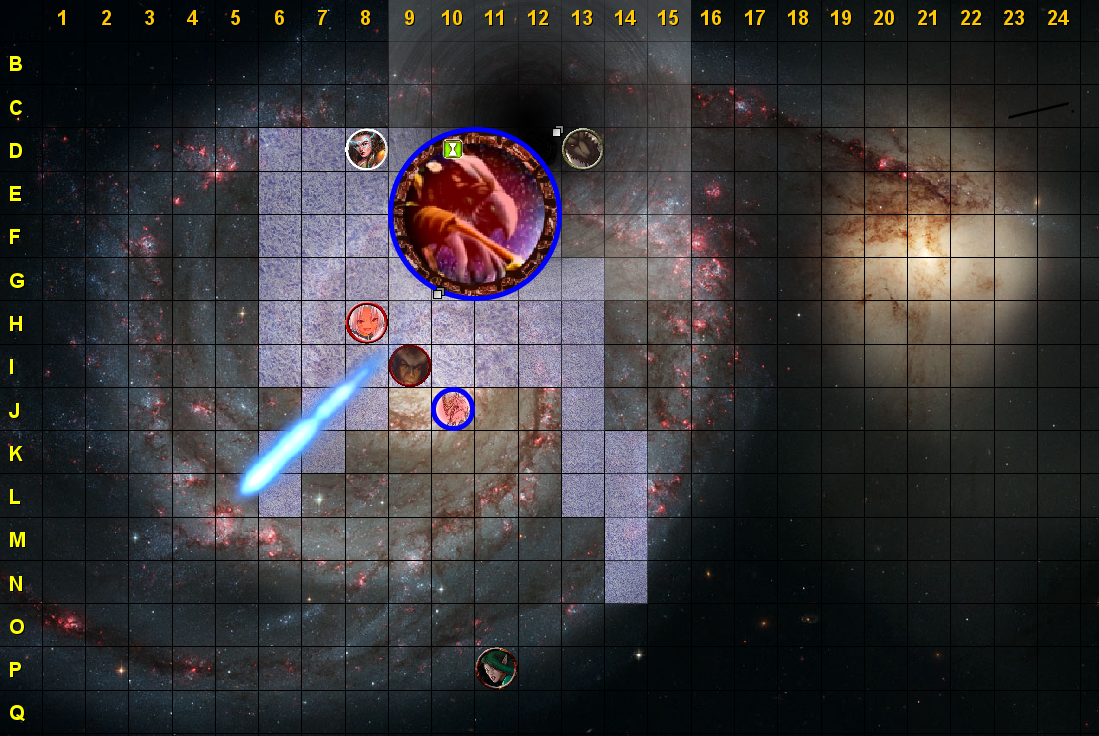Click the green hourglass status icon
This screenshot has height=736, width=1099.
point(453,149)
